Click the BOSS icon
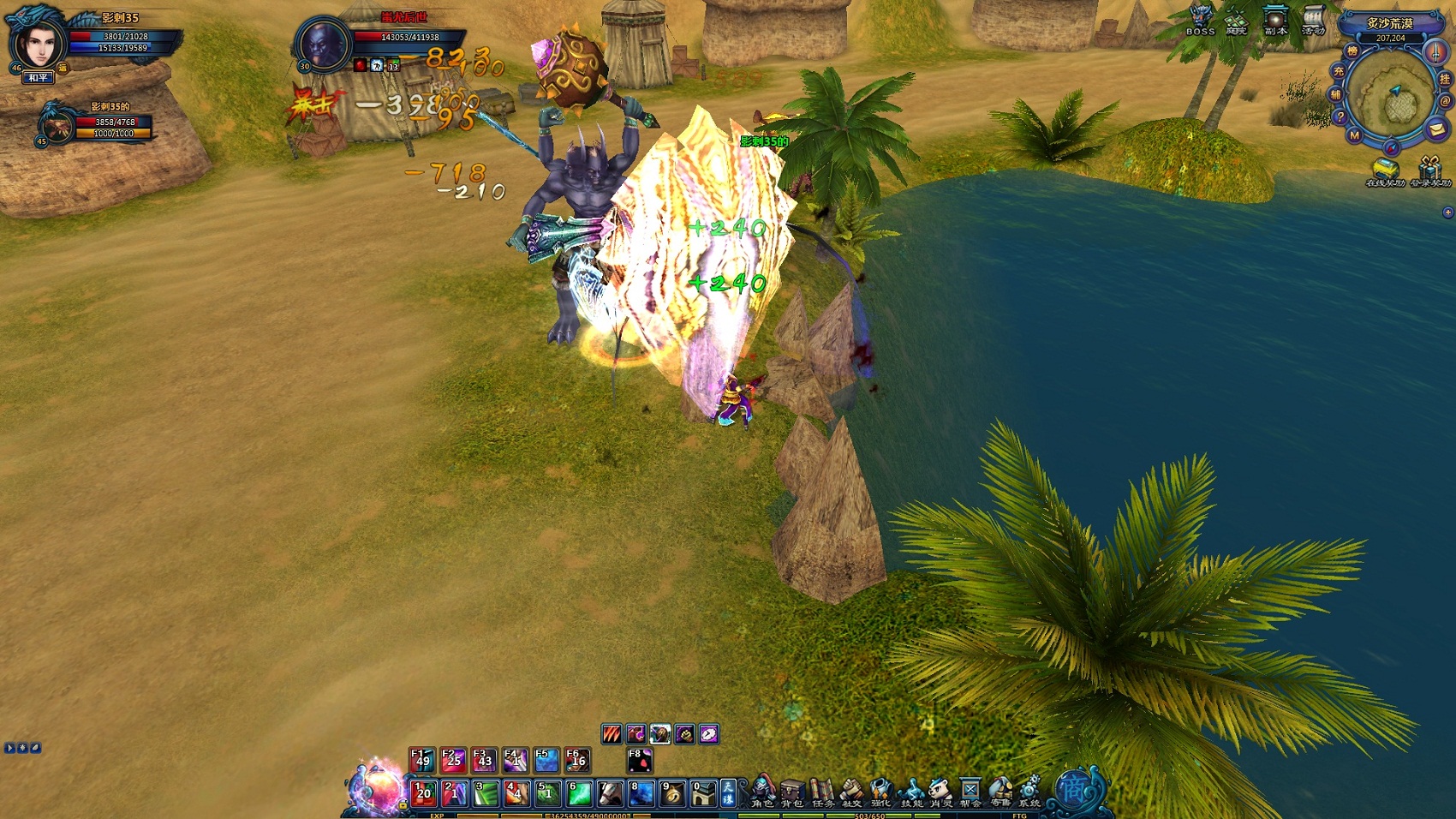The width and height of the screenshot is (1456, 819). coord(1200,21)
